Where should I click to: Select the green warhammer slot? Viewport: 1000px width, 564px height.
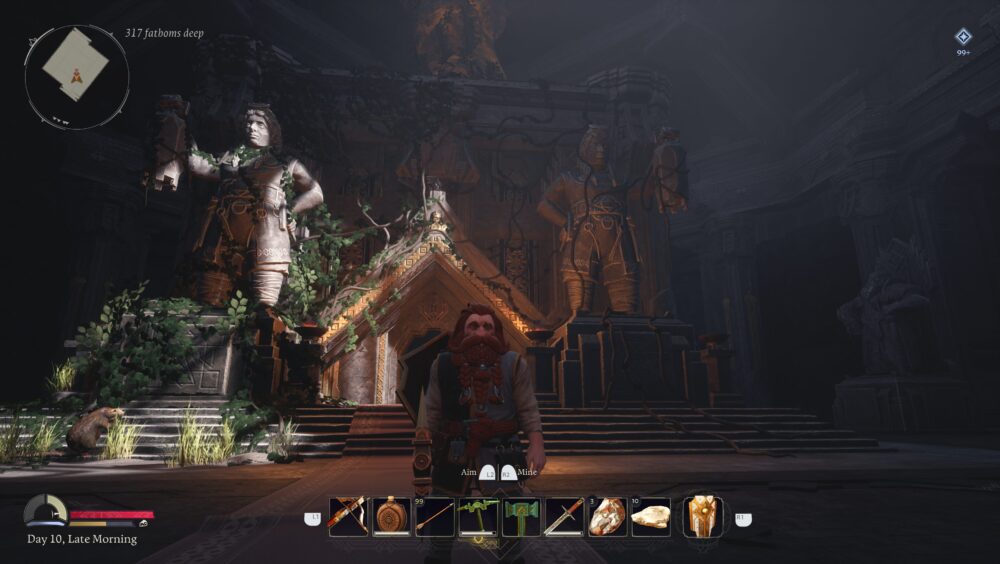point(521,517)
